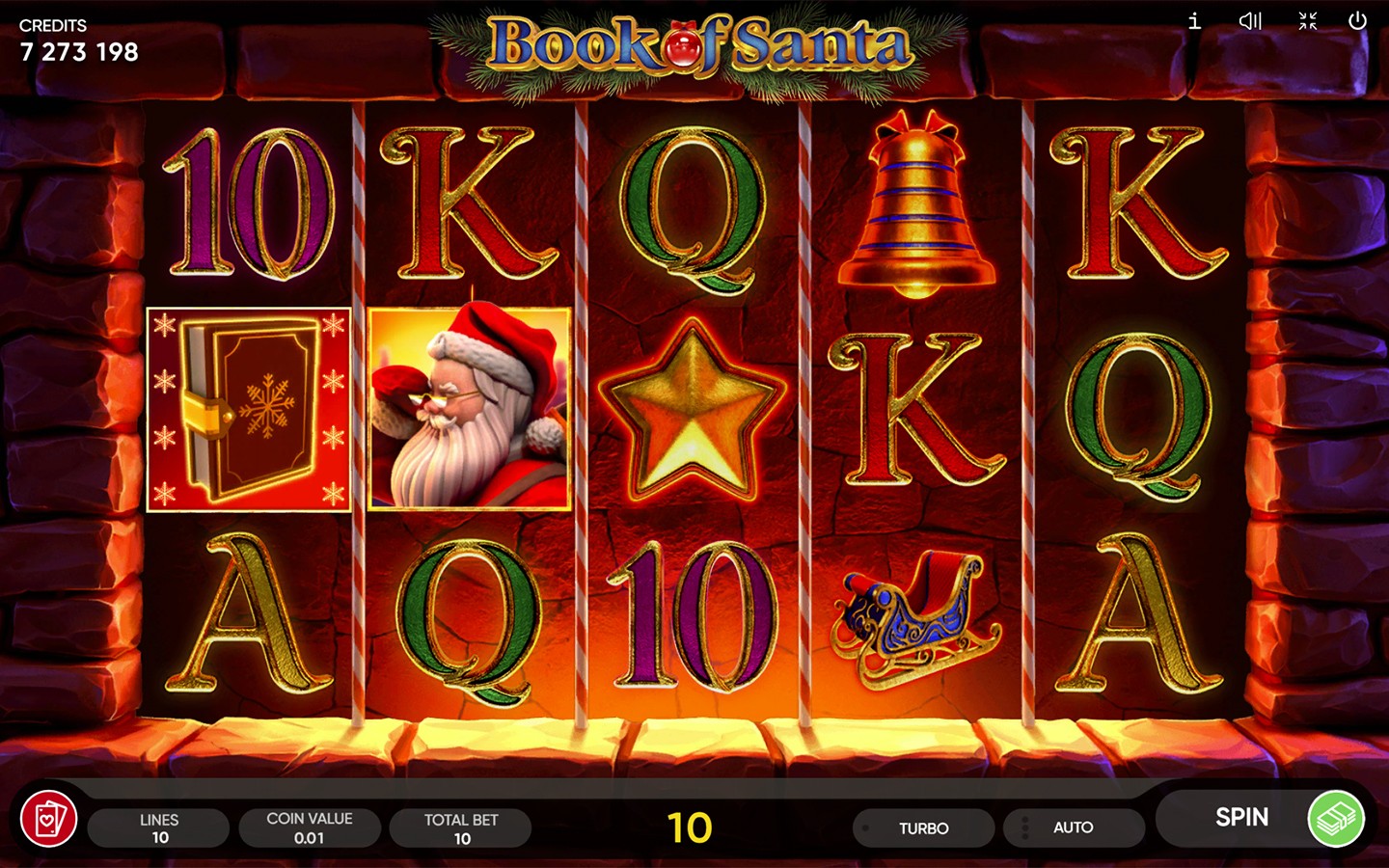1389x868 pixels.
Task: Select the Santa Claus symbol
Action: click(x=468, y=407)
